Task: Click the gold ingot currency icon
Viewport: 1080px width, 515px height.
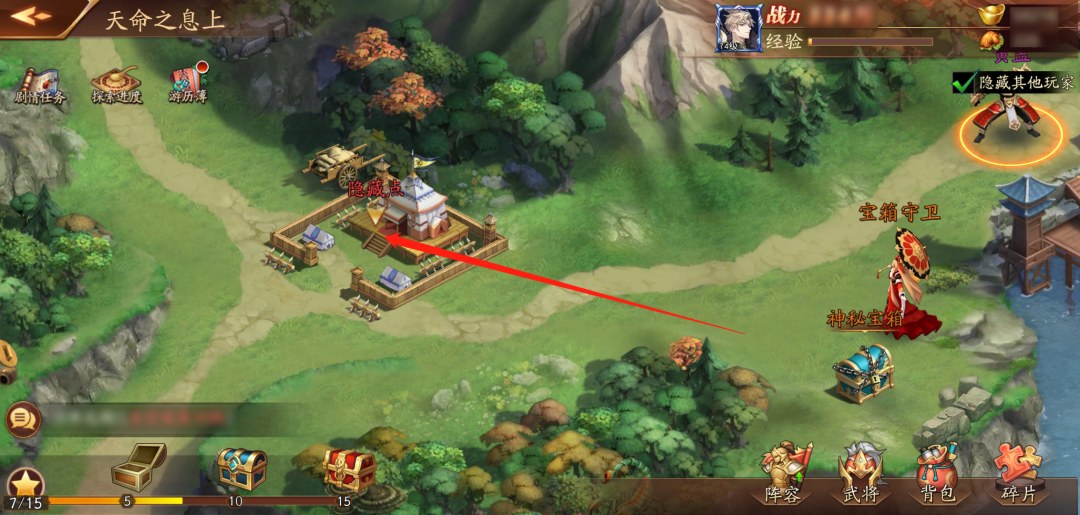Action: [992, 15]
